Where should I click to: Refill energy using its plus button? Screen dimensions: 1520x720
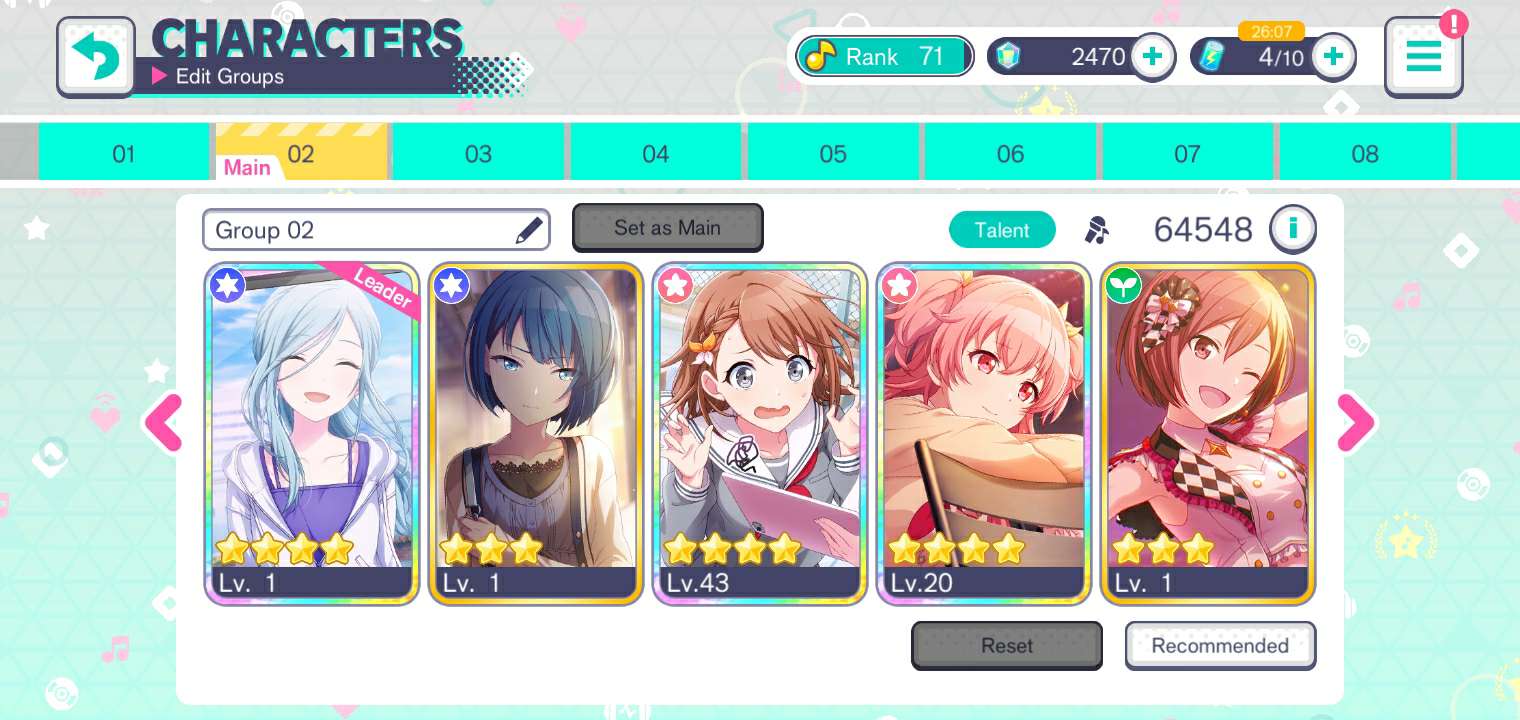[x=1332, y=57]
